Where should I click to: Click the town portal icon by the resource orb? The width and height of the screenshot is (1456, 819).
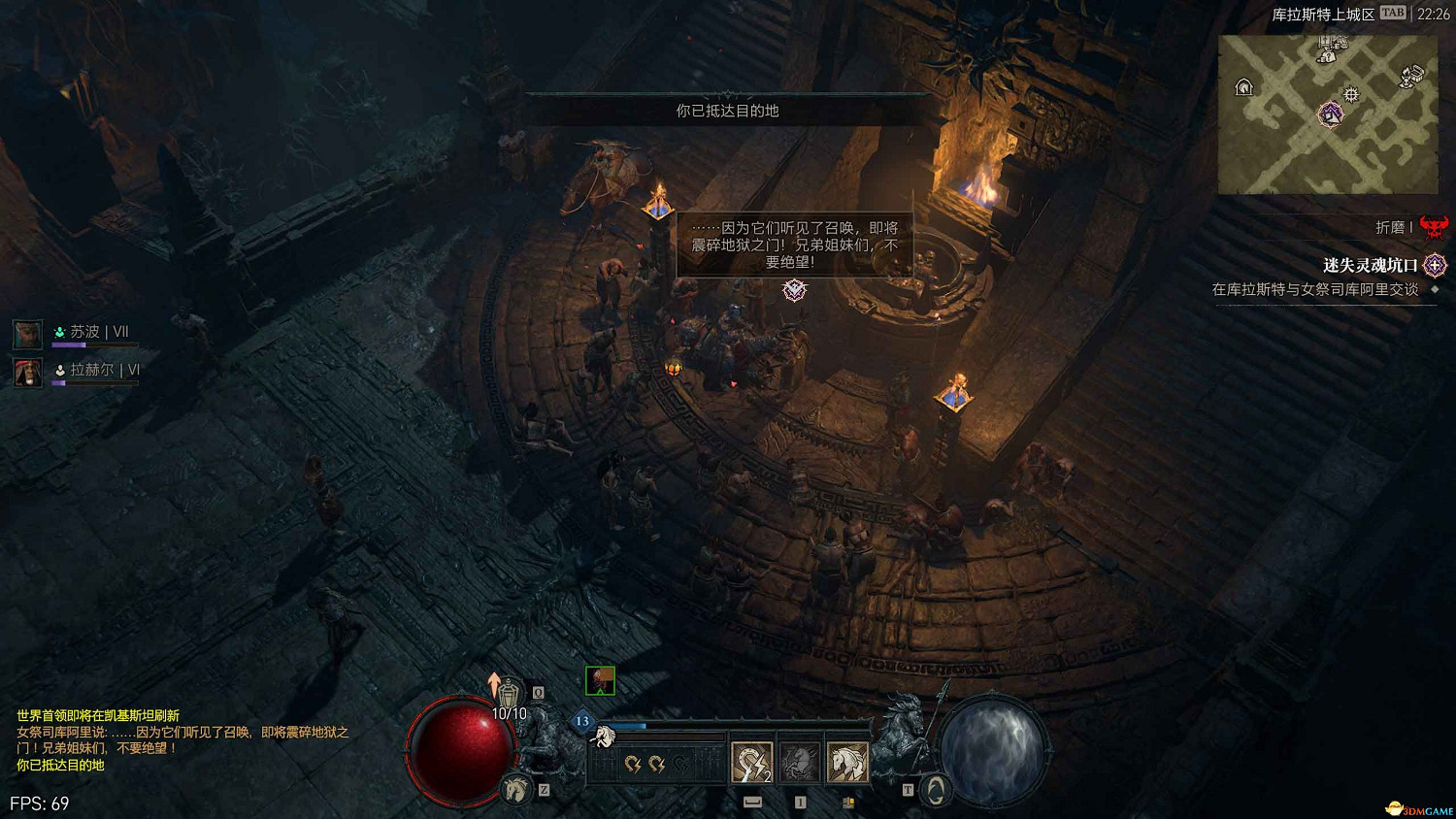coord(935,791)
